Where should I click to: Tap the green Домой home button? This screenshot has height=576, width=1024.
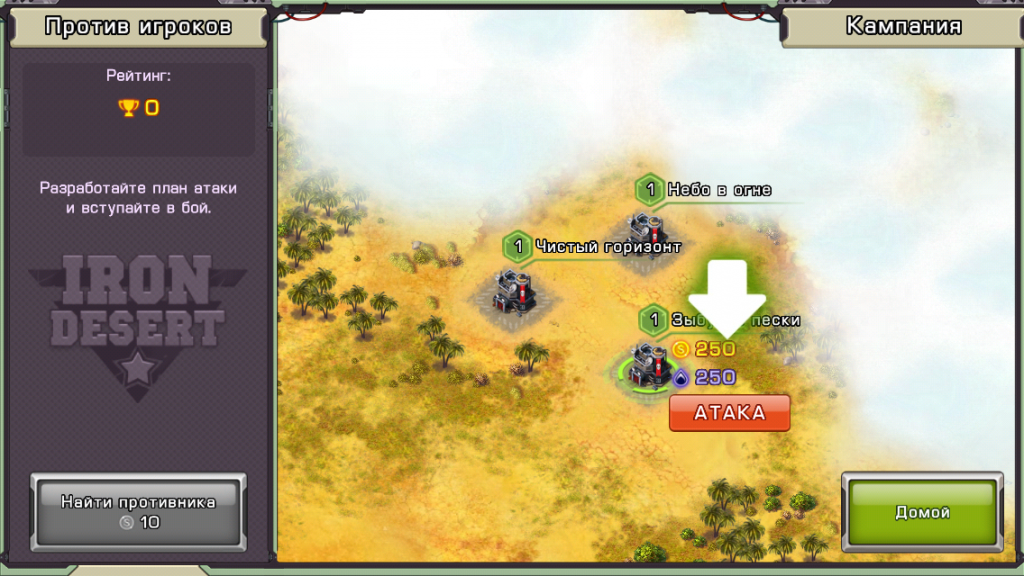(x=921, y=512)
